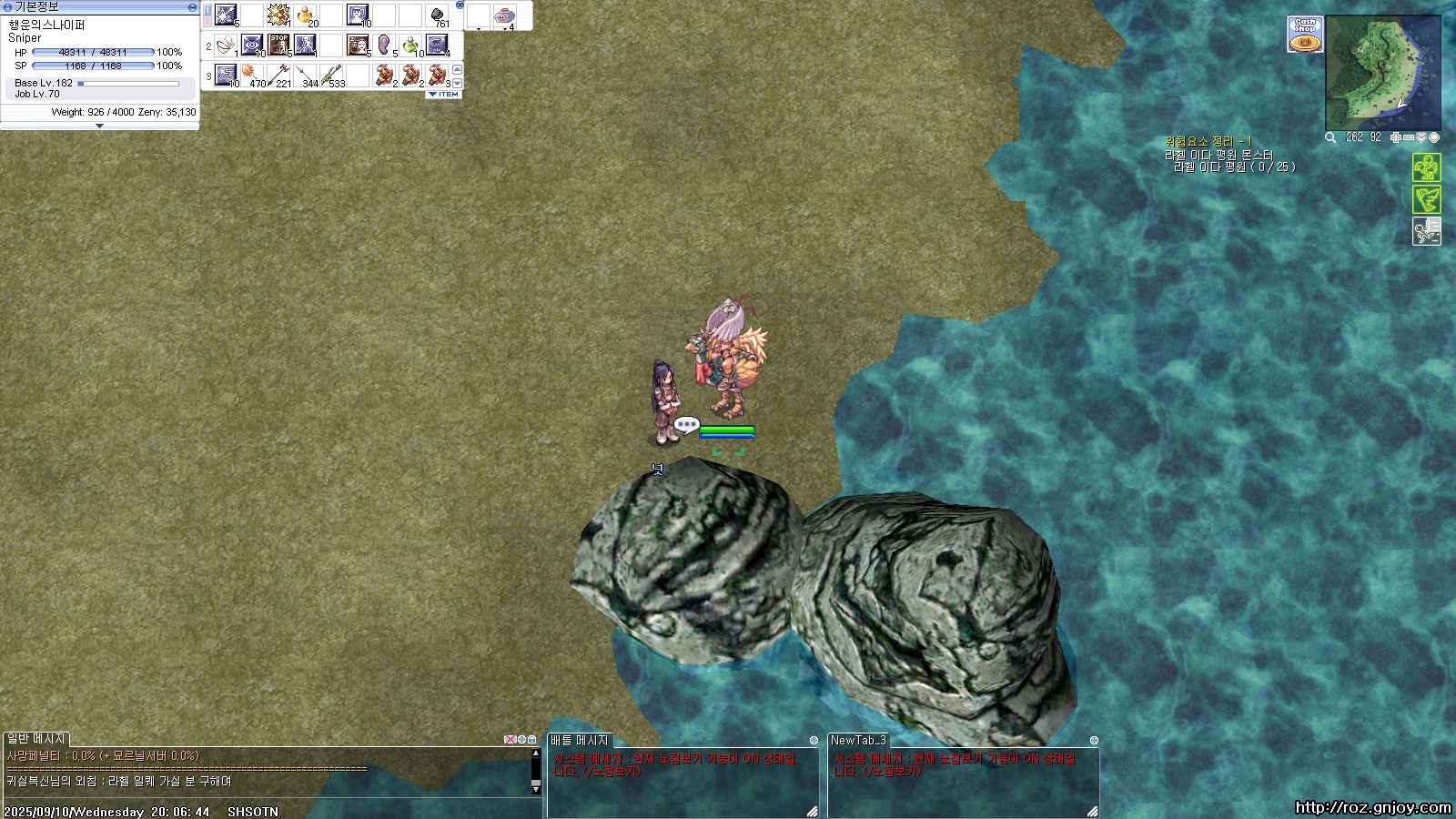This screenshot has width=1456, height=819.
Task: Activate the eye skill in hotbar row 2
Action: (252, 44)
